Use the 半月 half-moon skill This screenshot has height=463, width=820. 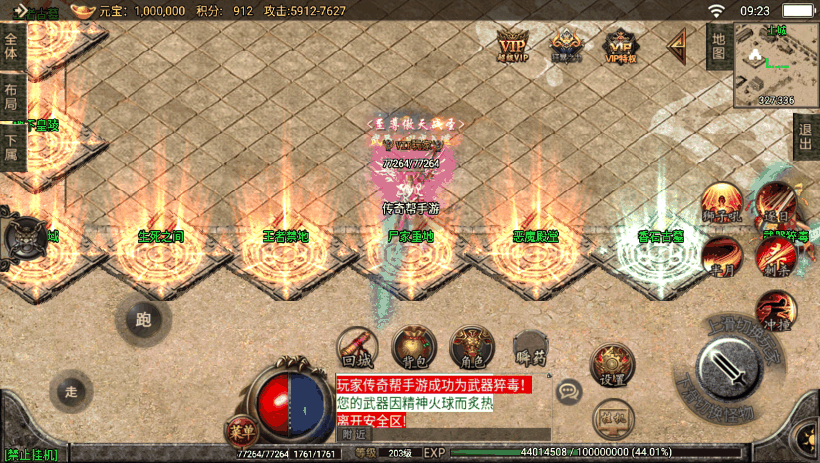click(720, 256)
